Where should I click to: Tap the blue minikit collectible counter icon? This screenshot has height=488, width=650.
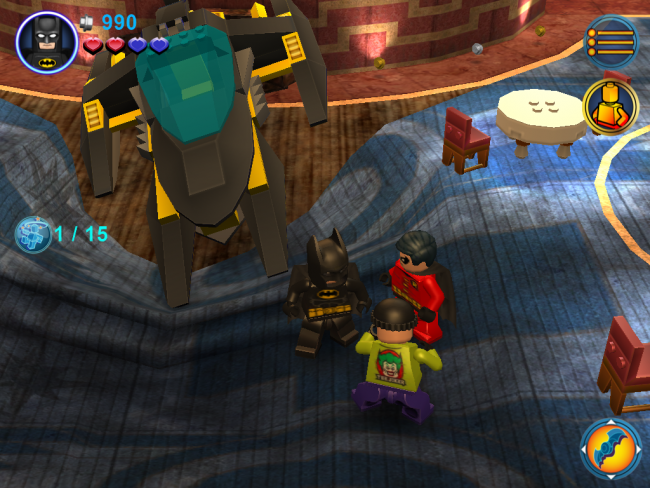[32, 235]
